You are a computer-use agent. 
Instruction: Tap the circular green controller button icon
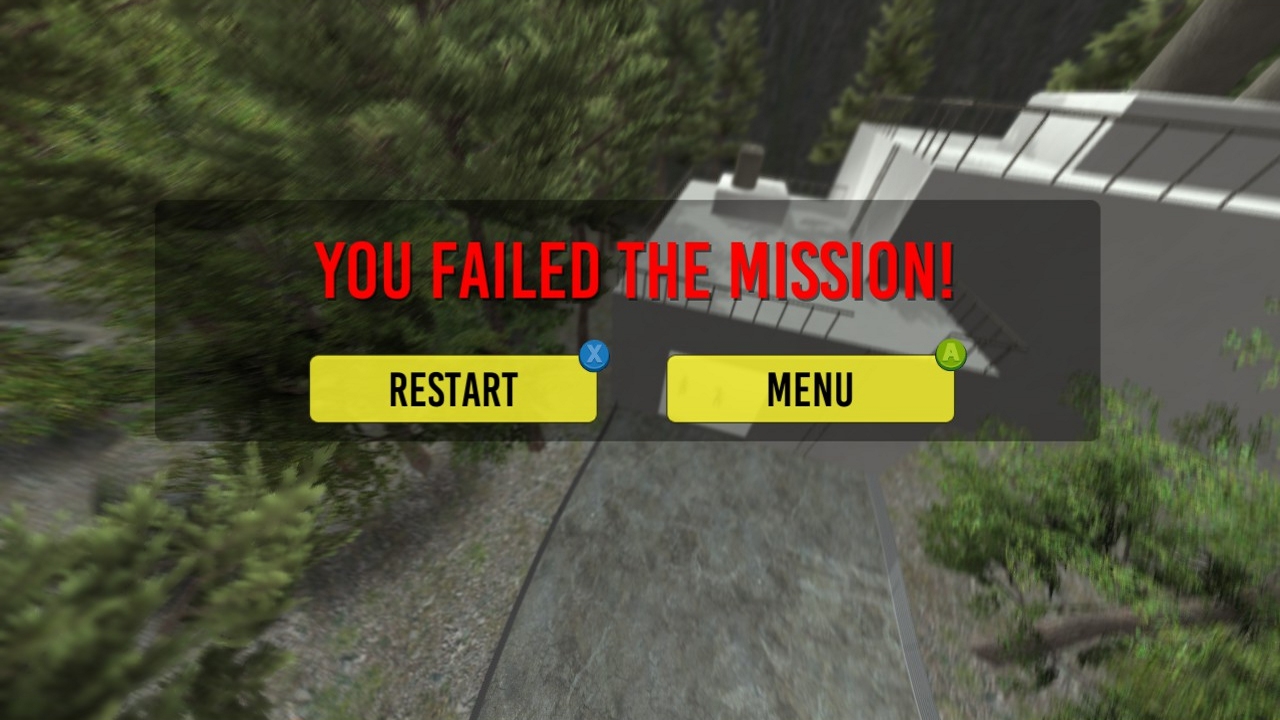pos(951,353)
